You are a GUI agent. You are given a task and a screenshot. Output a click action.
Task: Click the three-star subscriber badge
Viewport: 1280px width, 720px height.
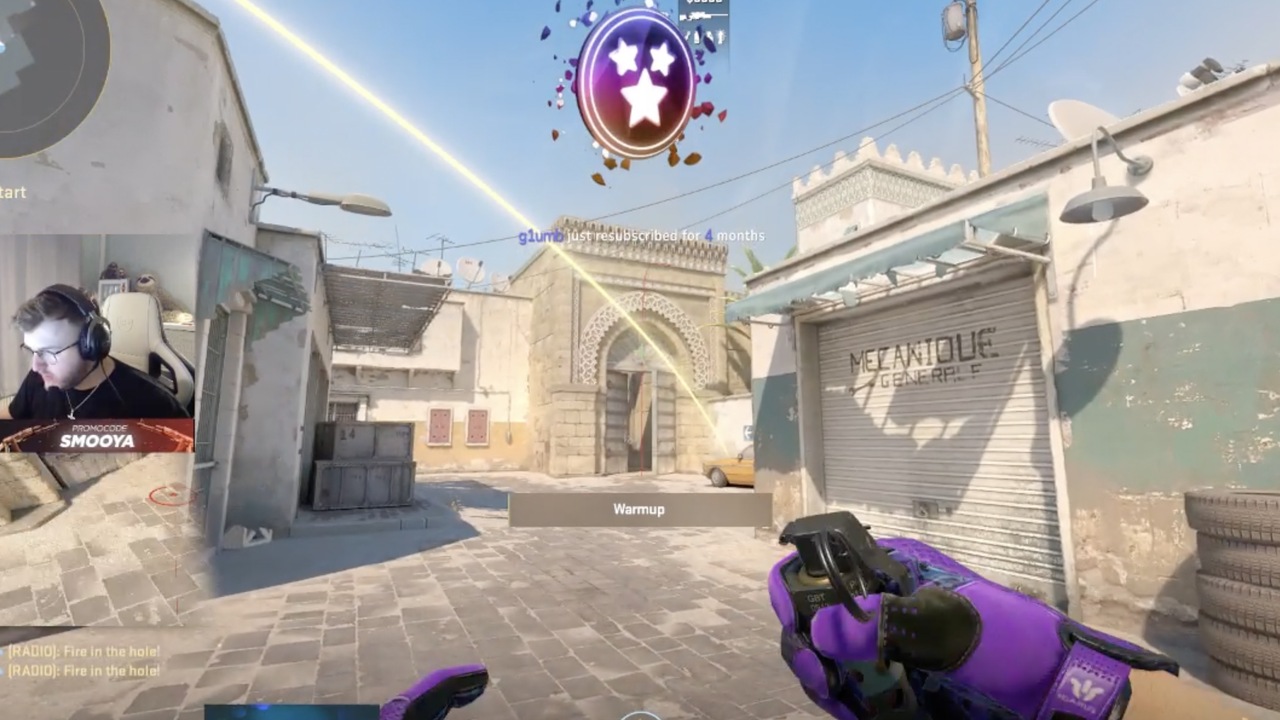[636, 83]
